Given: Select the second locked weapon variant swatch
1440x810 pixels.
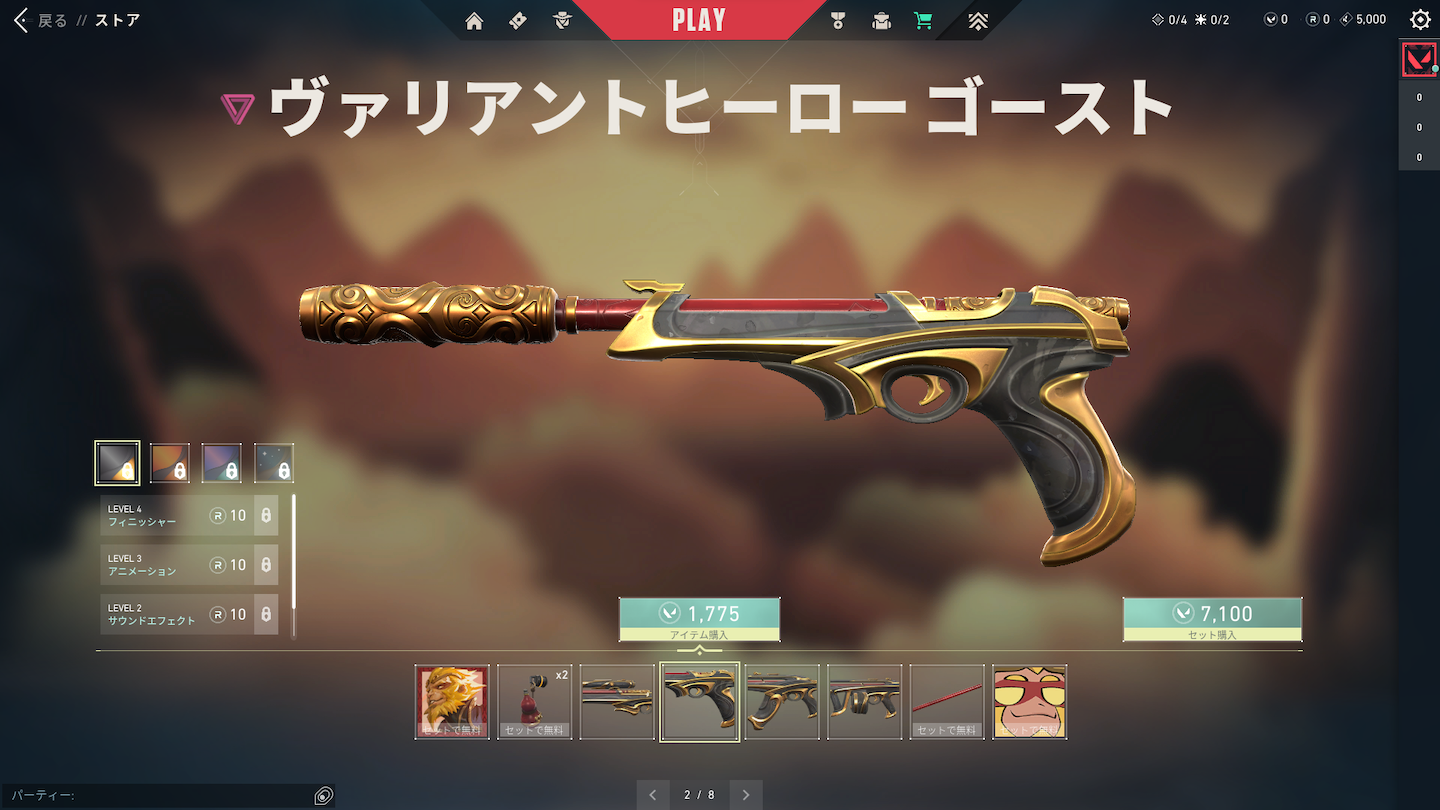Looking at the screenshot, I should click(170, 462).
